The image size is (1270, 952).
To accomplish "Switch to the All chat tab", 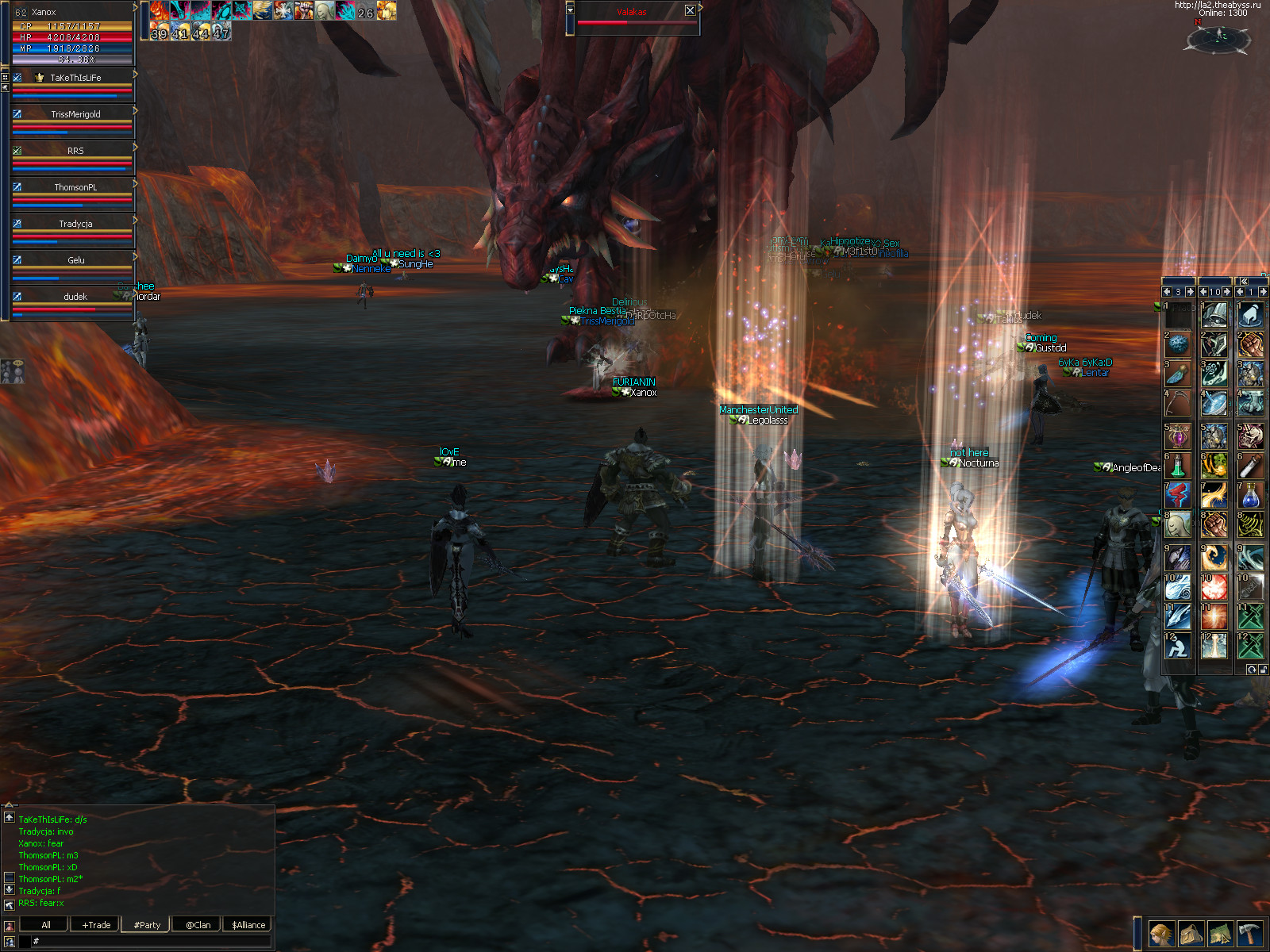I will pyautogui.click(x=45, y=924).
